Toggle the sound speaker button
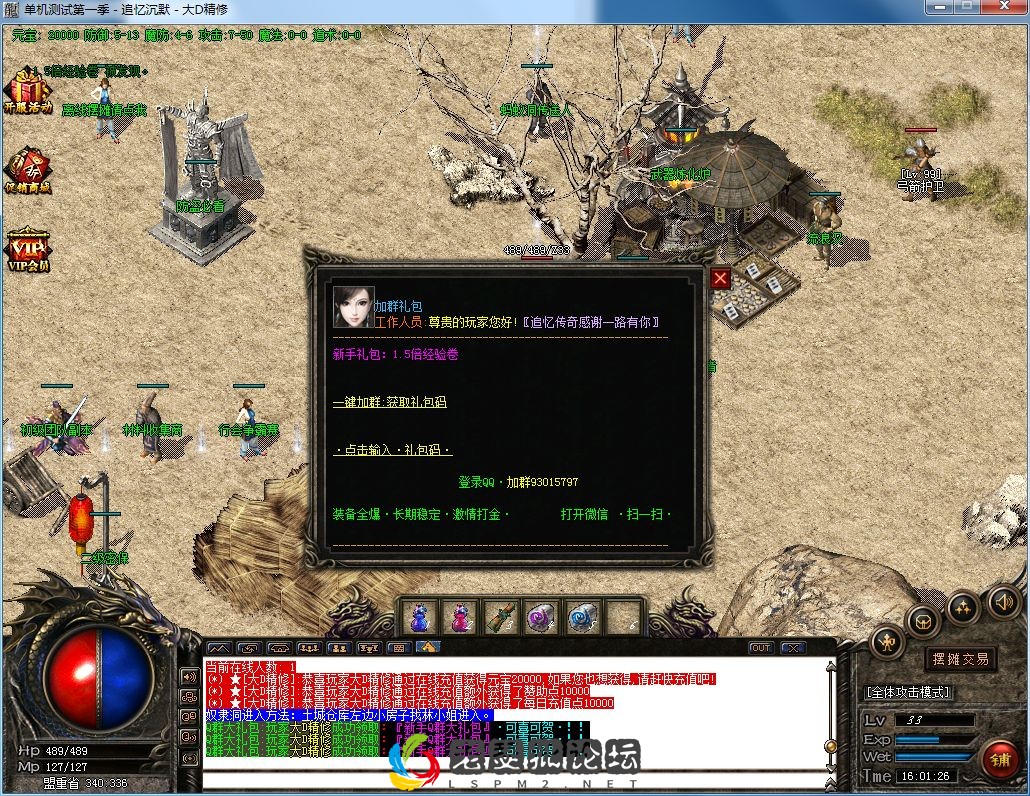This screenshot has width=1030, height=796. (x=1003, y=601)
